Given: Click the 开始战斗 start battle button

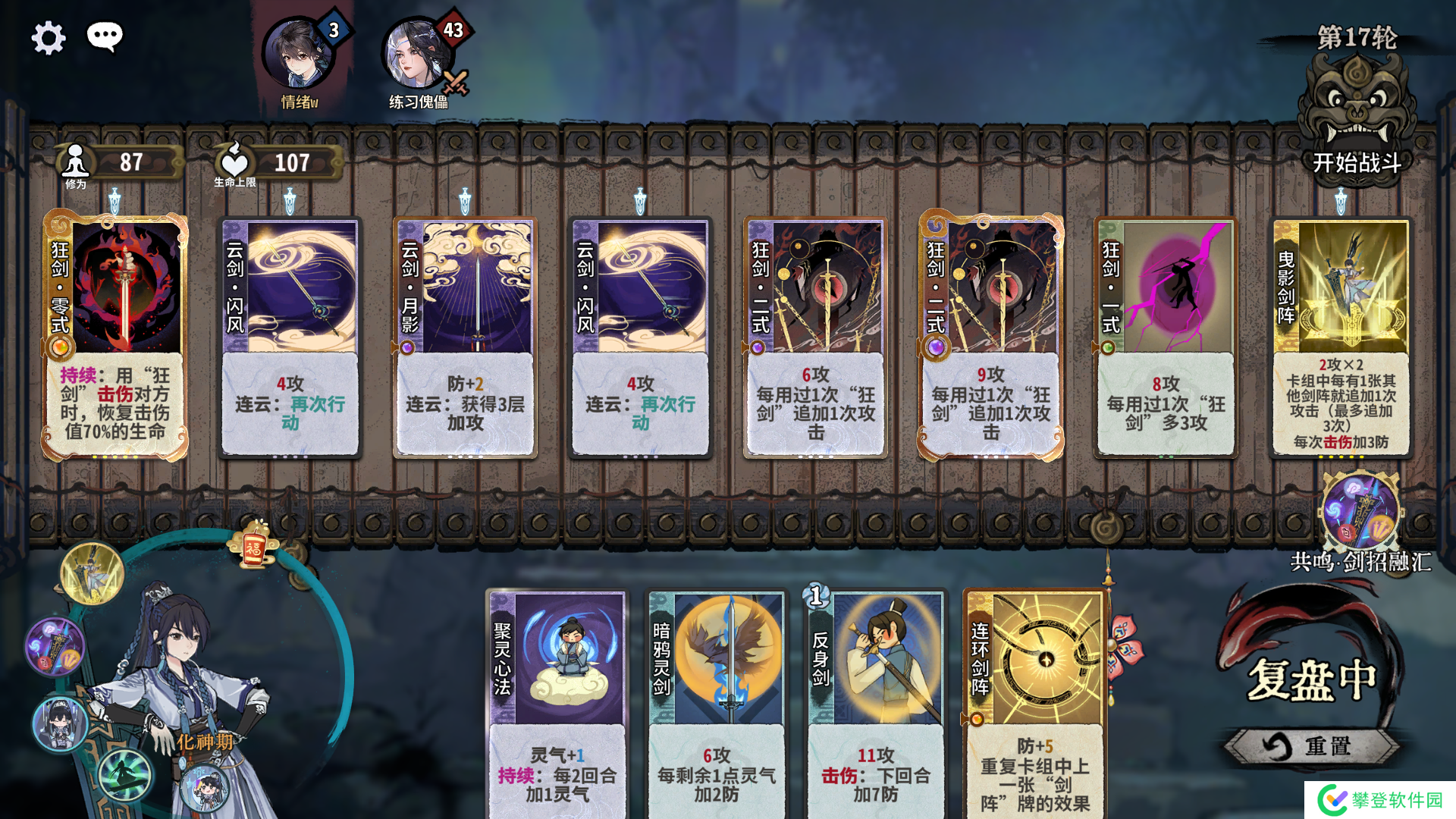Looking at the screenshot, I should click(x=1356, y=162).
